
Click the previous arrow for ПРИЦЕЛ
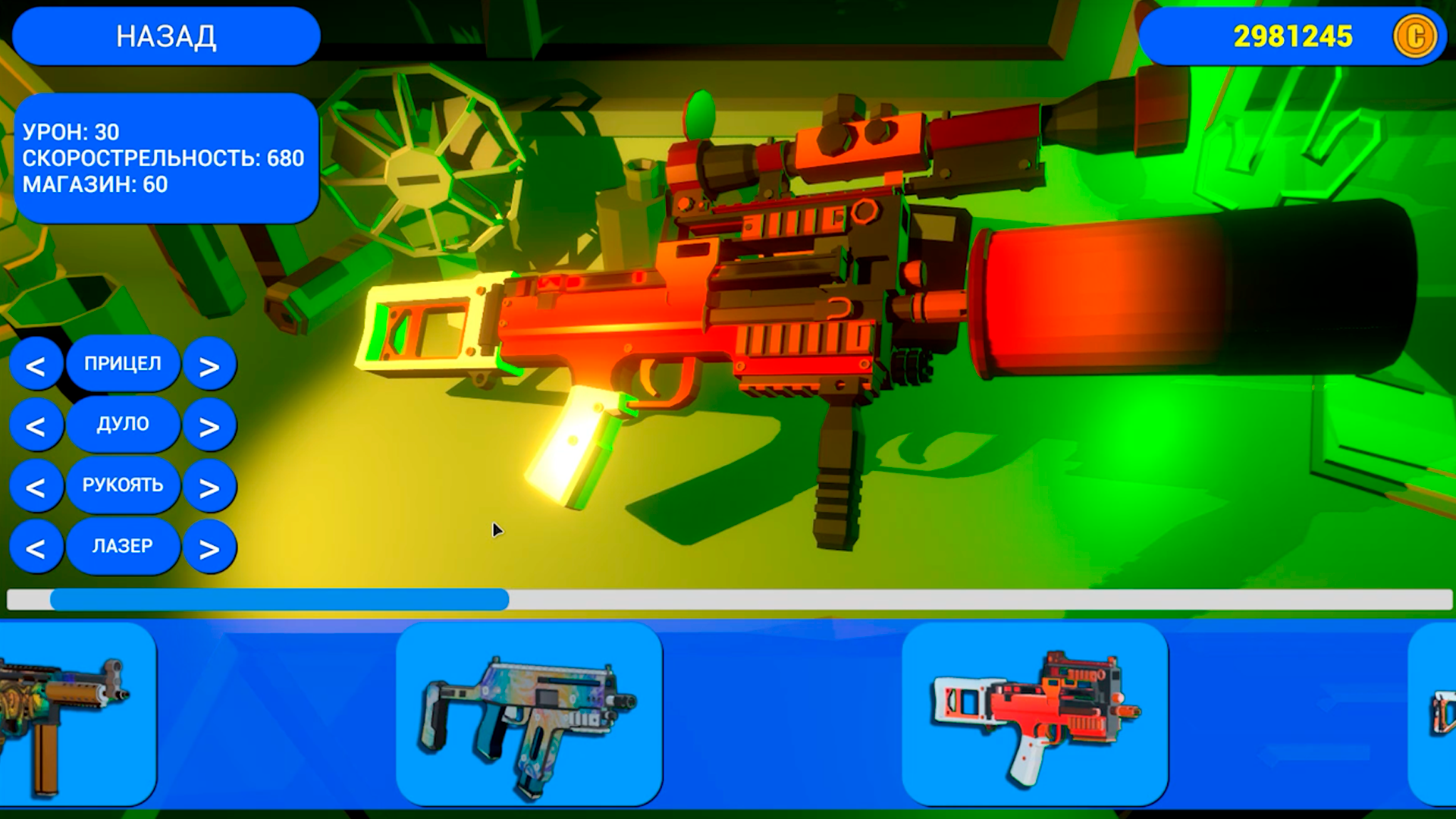[x=38, y=364]
